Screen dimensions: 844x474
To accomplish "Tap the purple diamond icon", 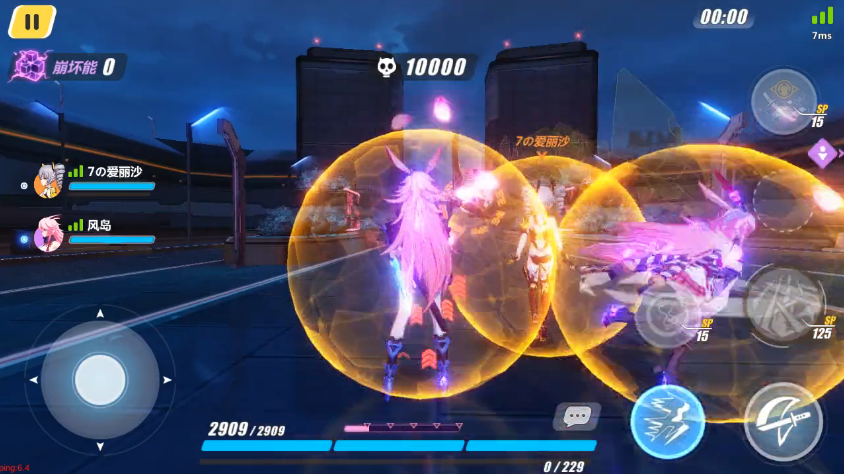I will click(822, 154).
